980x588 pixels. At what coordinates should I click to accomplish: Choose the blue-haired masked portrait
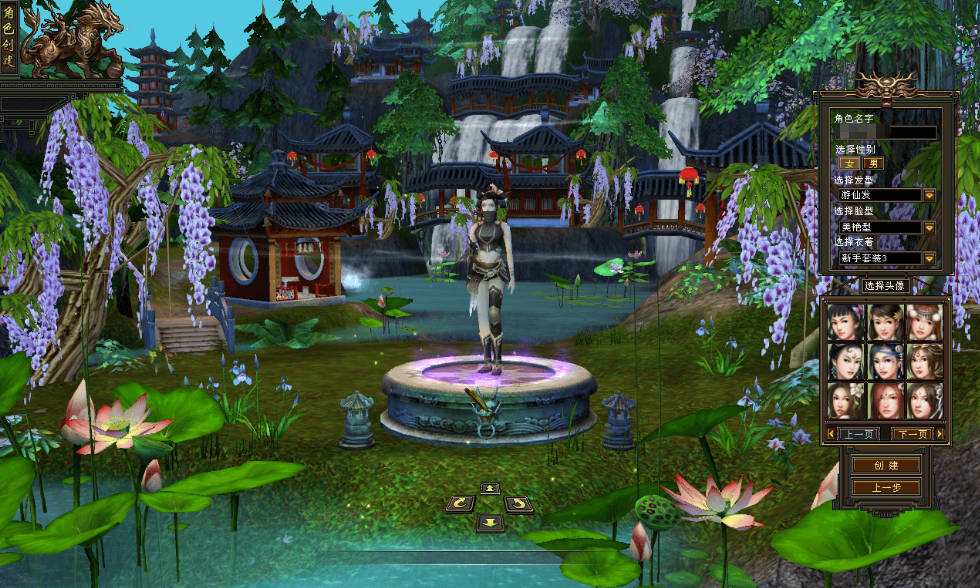pyautogui.click(x=885, y=361)
